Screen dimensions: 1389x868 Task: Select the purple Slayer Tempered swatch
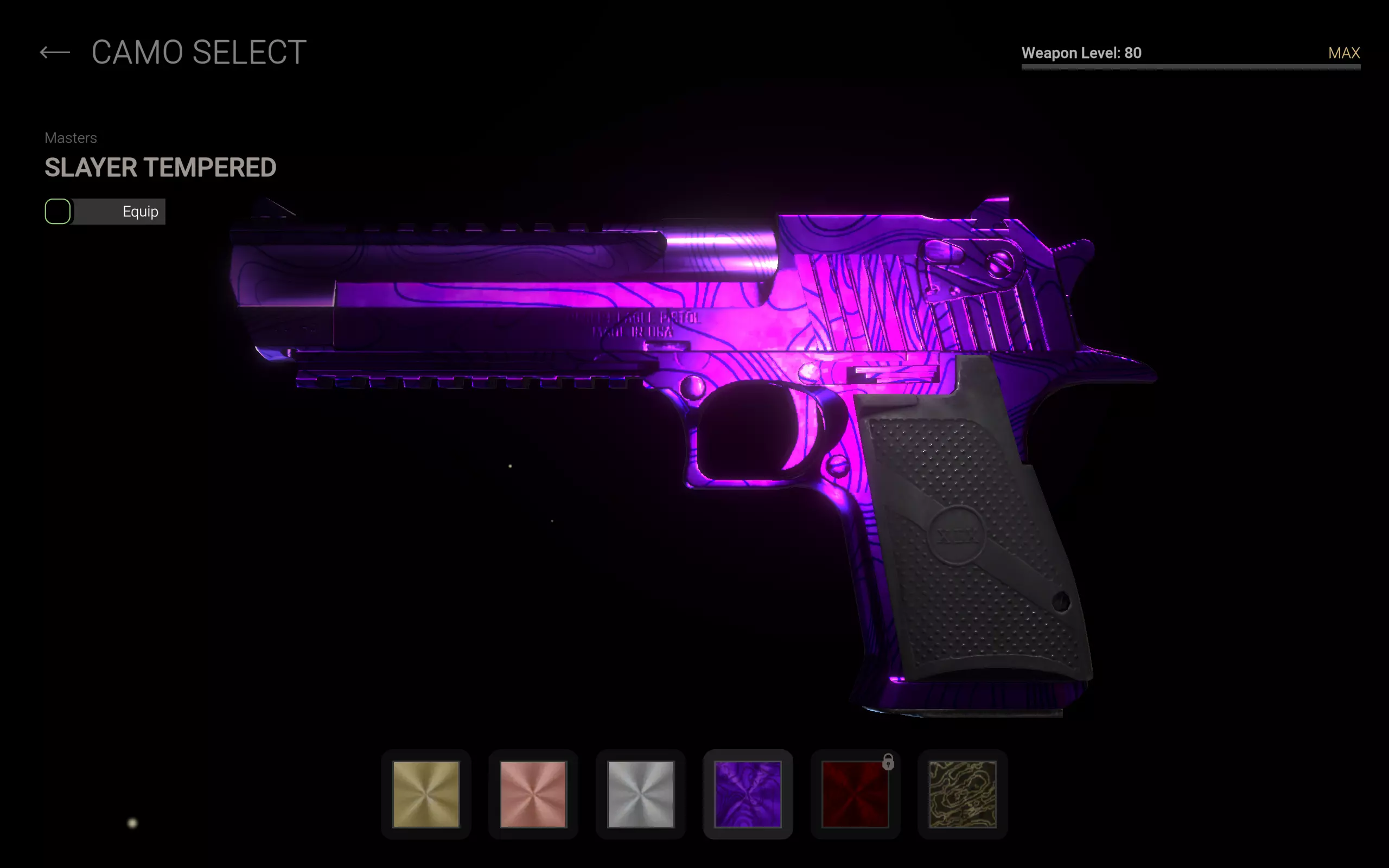pos(748,794)
